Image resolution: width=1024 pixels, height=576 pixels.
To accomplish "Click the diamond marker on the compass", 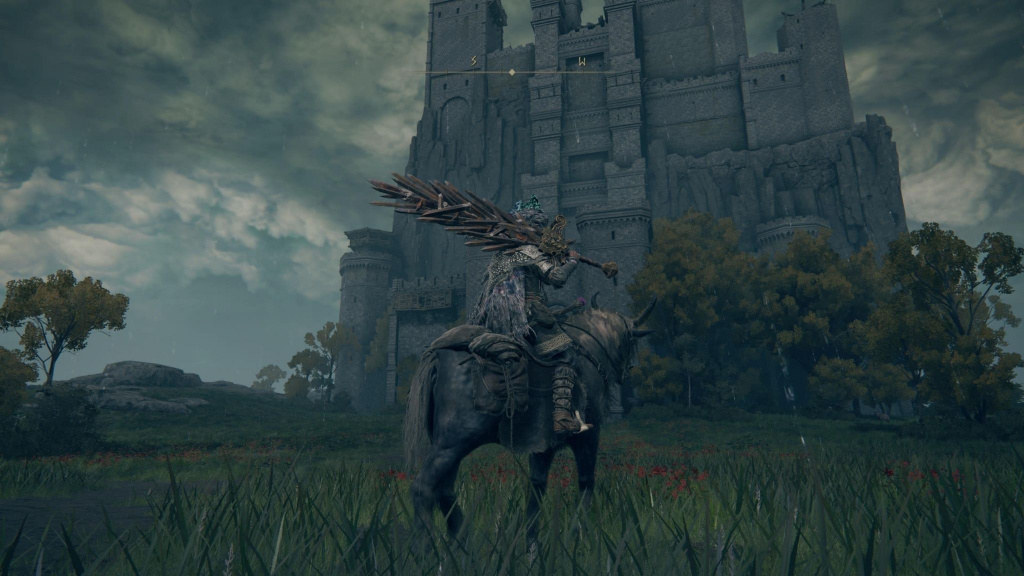I will tap(512, 72).
